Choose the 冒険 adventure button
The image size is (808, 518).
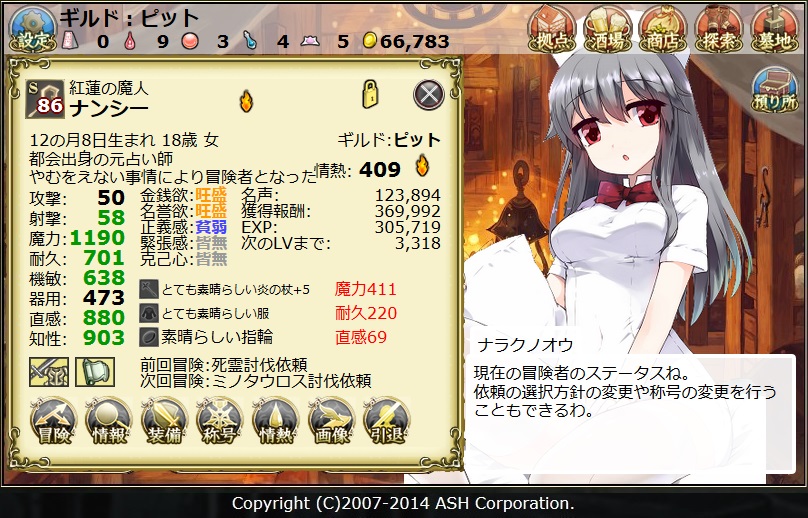click(x=54, y=421)
